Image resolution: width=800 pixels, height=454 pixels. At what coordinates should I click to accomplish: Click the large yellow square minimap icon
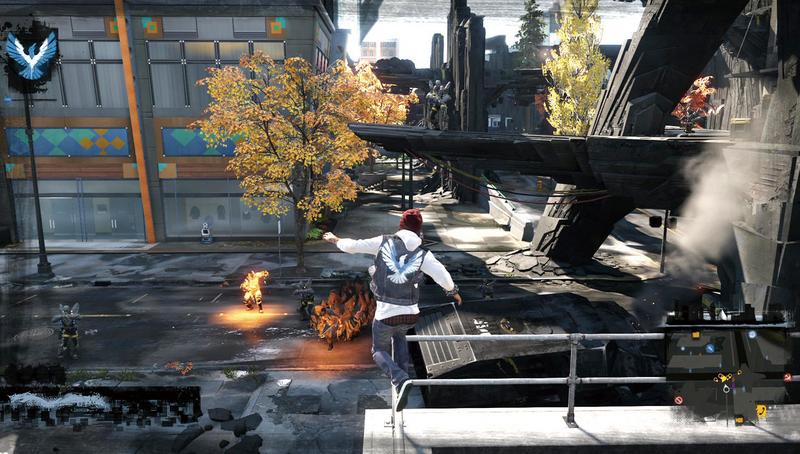[x=761, y=410]
